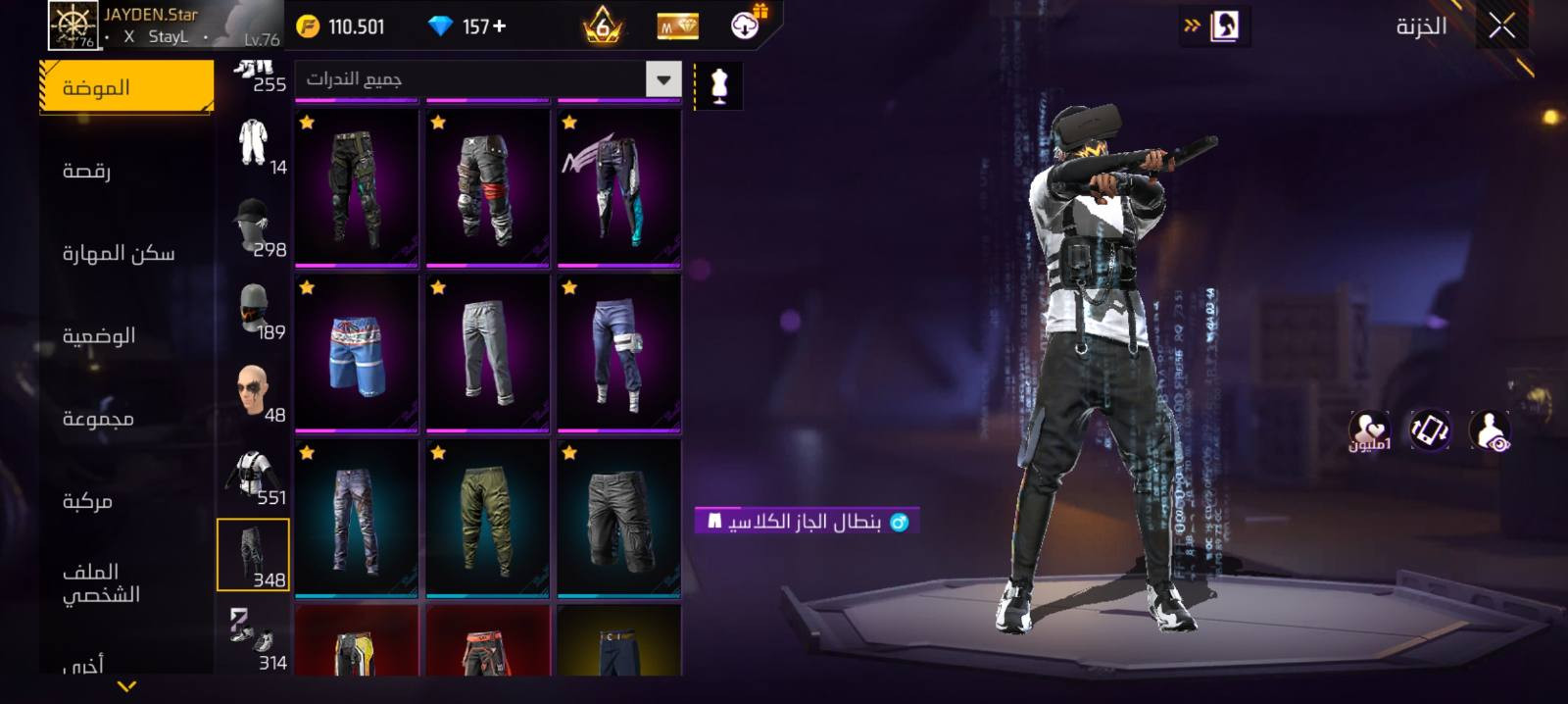Select the bald head face category
Screen dimensions: 1568x704
pyautogui.click(x=253, y=391)
